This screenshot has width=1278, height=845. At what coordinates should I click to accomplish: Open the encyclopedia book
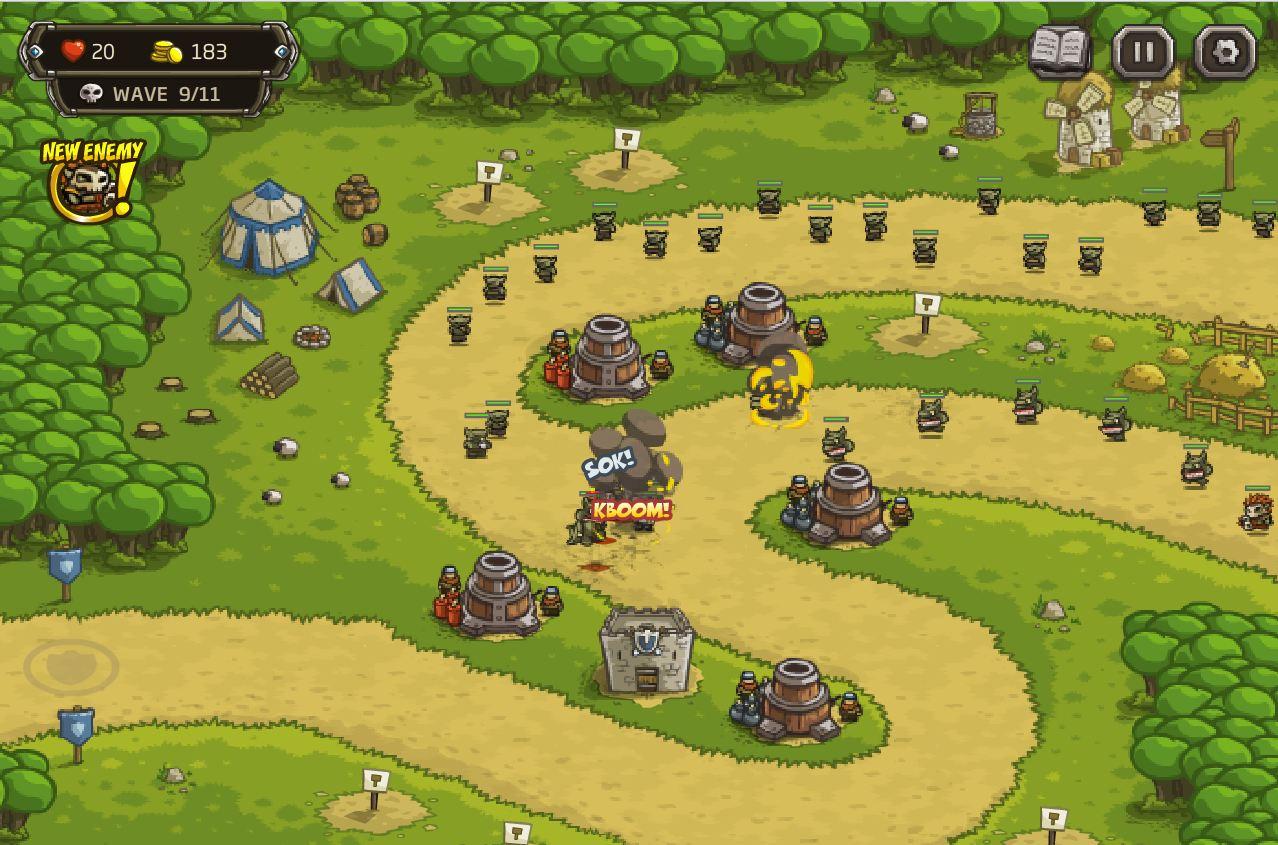coord(1060,50)
